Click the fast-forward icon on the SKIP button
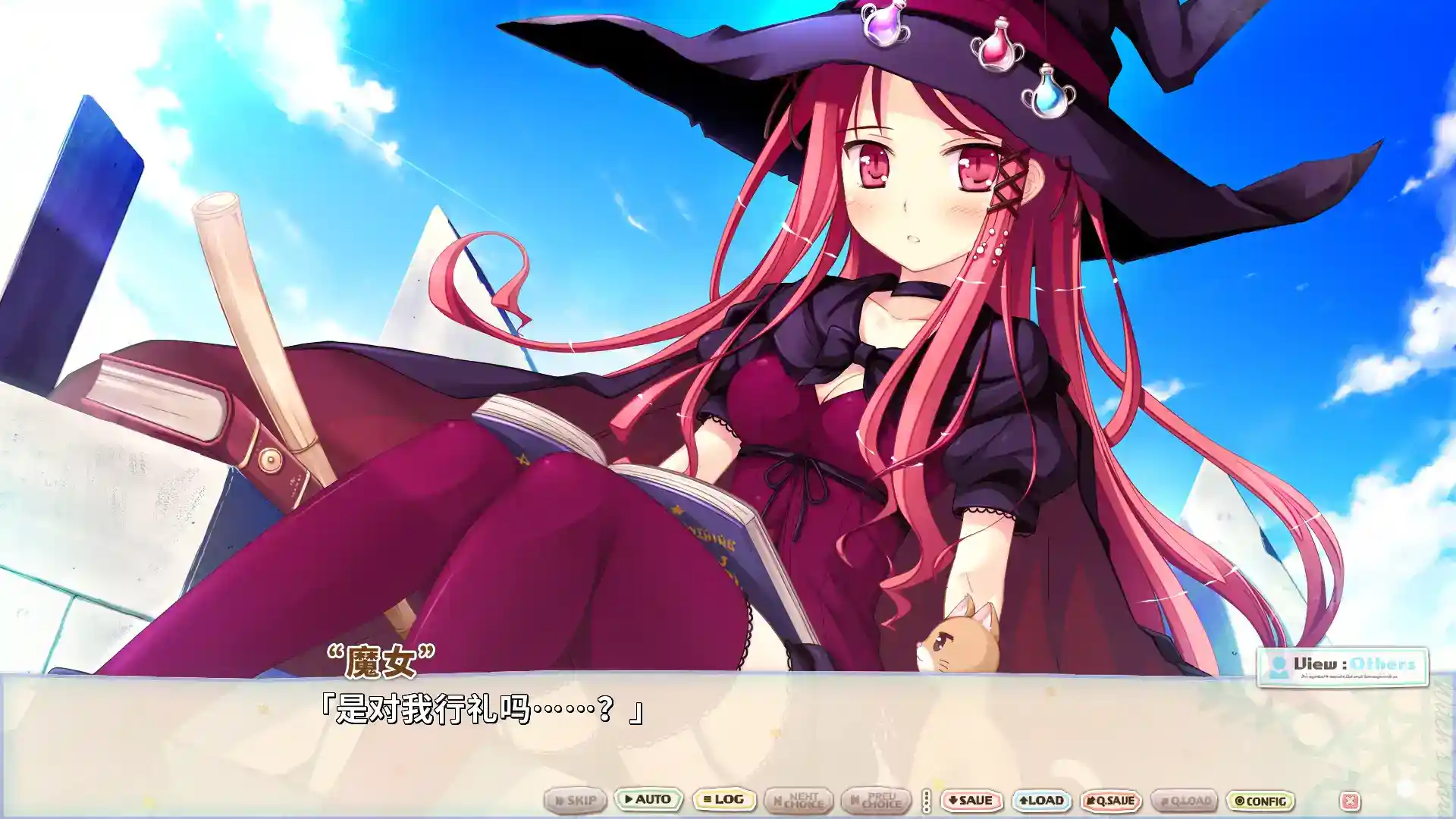This screenshot has width=1456, height=819. tap(558, 801)
